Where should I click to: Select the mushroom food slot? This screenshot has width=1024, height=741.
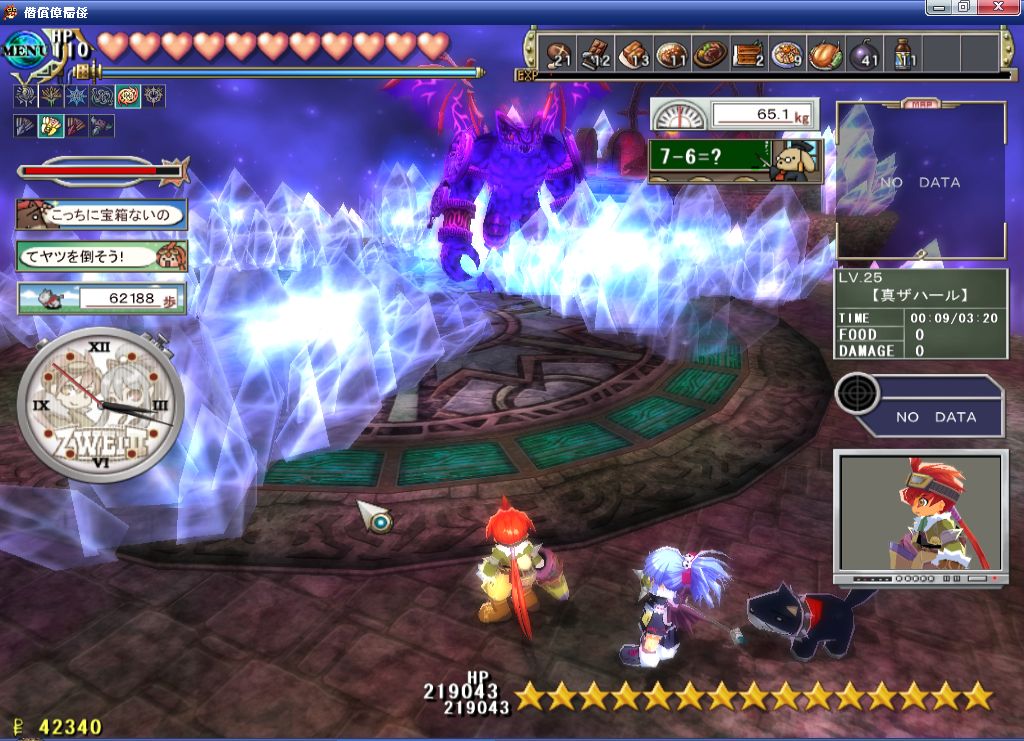tap(556, 53)
